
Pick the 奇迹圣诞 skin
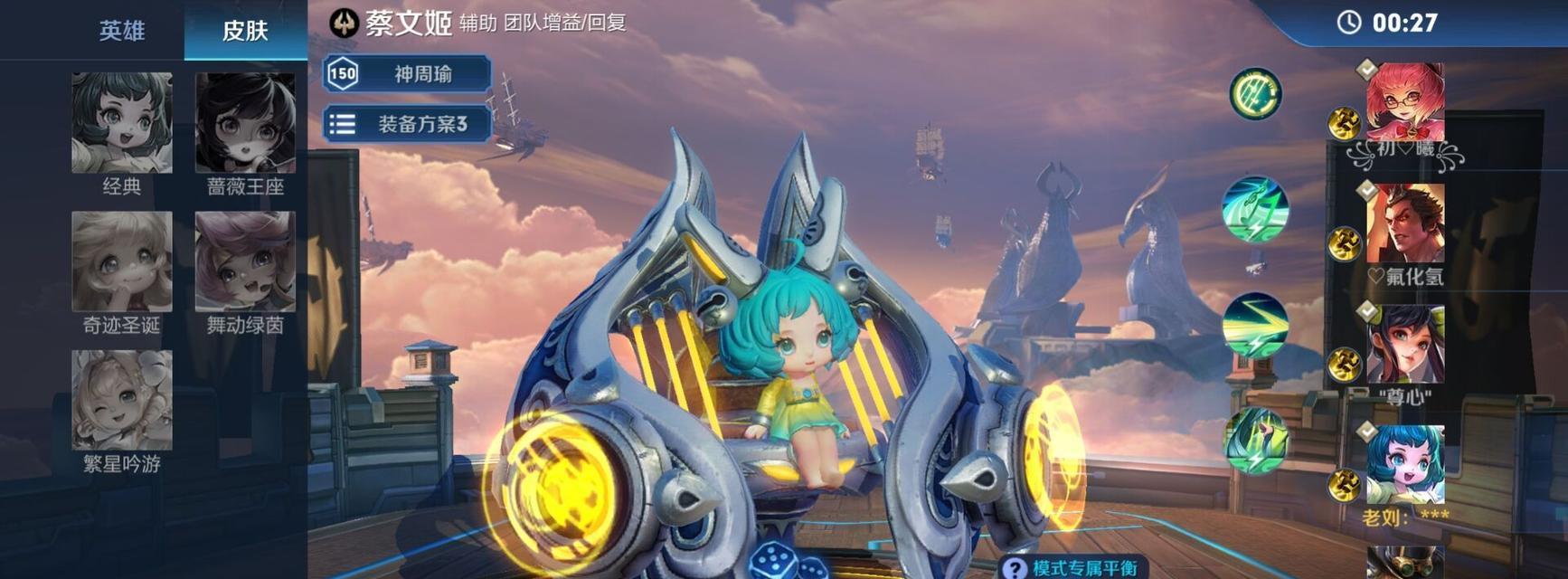122,261
